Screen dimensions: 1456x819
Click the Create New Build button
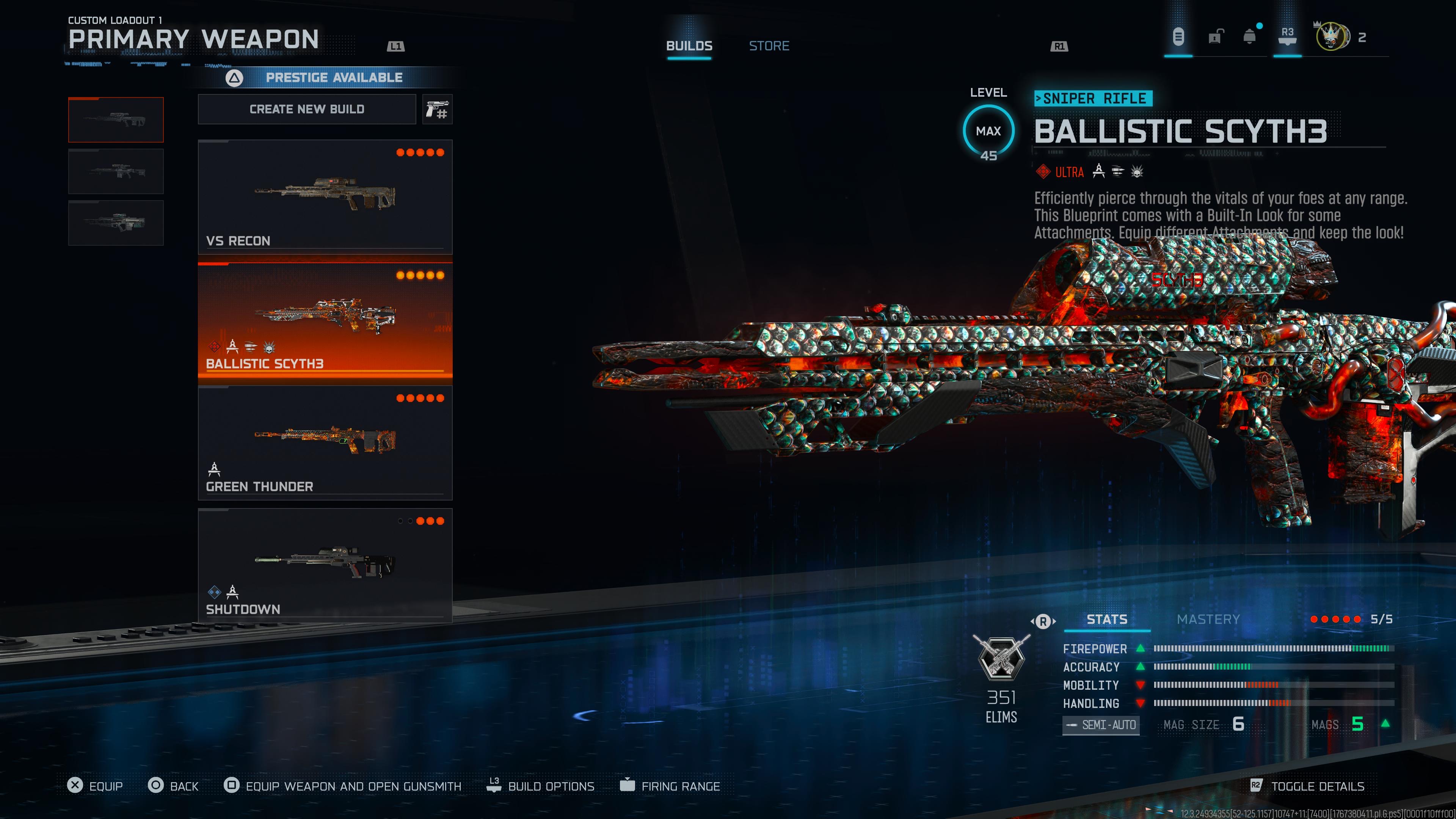click(x=307, y=109)
